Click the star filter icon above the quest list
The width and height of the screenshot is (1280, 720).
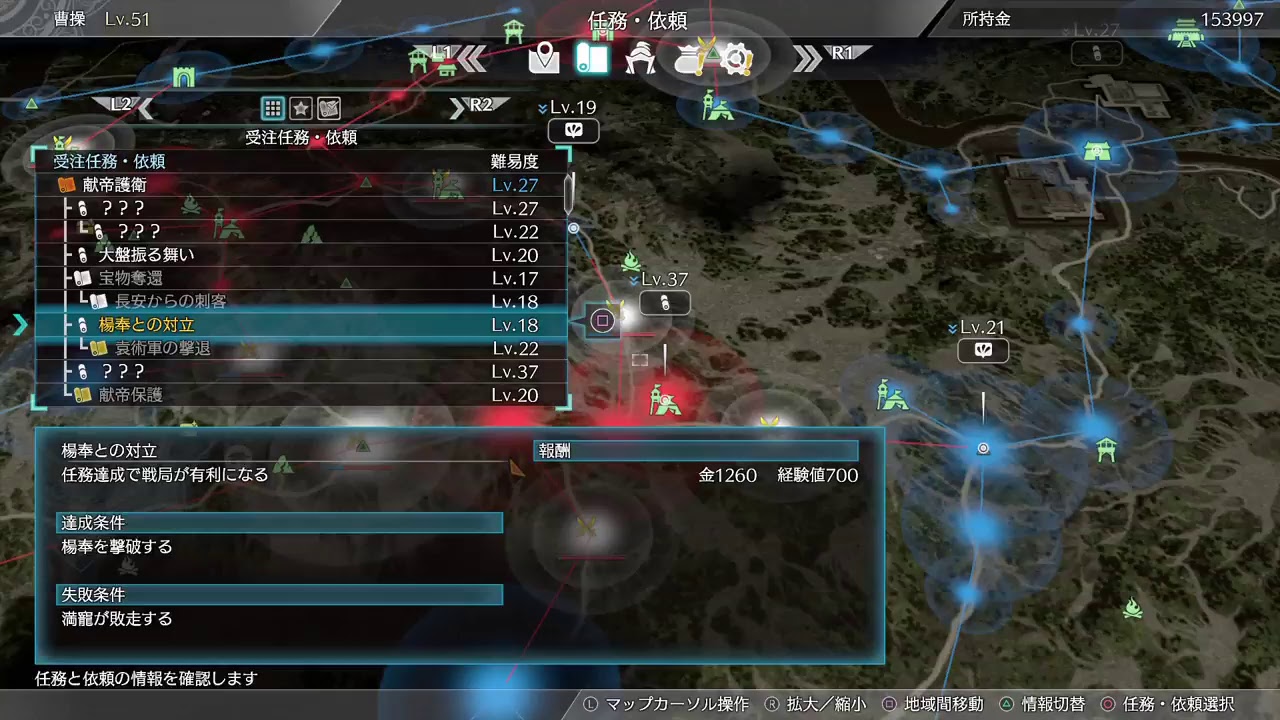(x=303, y=108)
